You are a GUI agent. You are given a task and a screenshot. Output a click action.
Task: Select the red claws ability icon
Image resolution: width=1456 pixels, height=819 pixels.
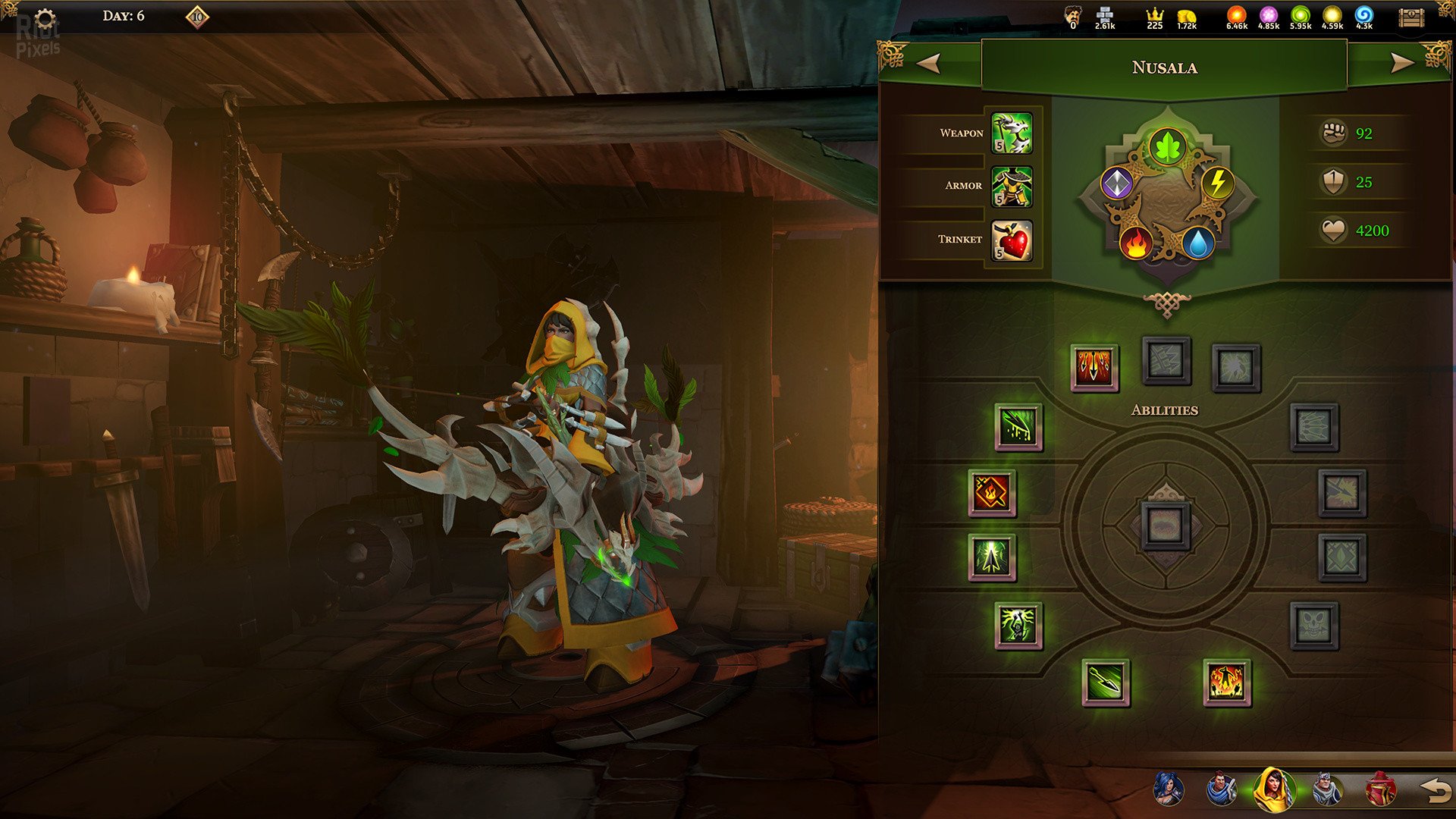[x=1094, y=368]
